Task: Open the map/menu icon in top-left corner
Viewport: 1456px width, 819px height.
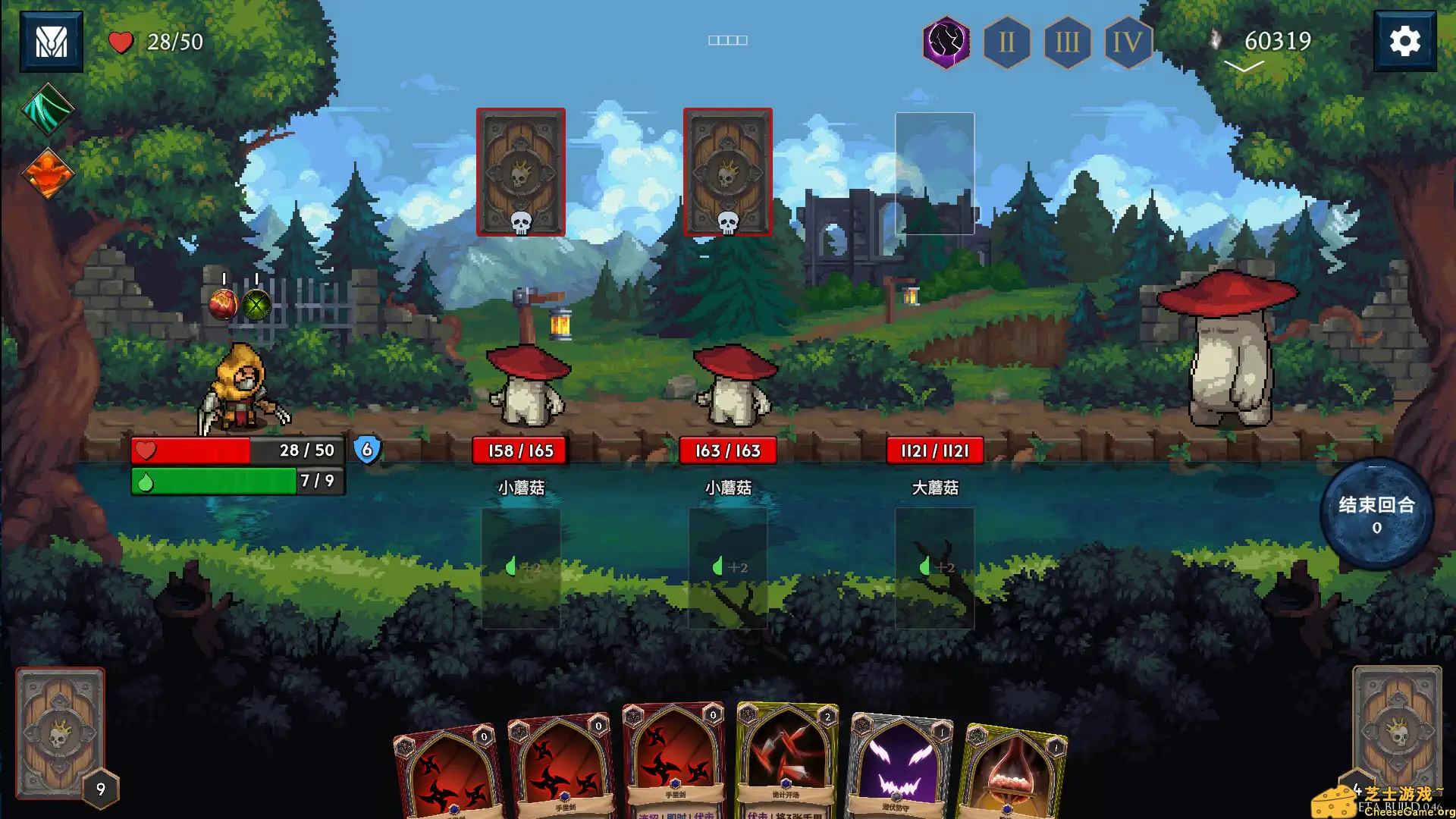Action: [x=50, y=42]
